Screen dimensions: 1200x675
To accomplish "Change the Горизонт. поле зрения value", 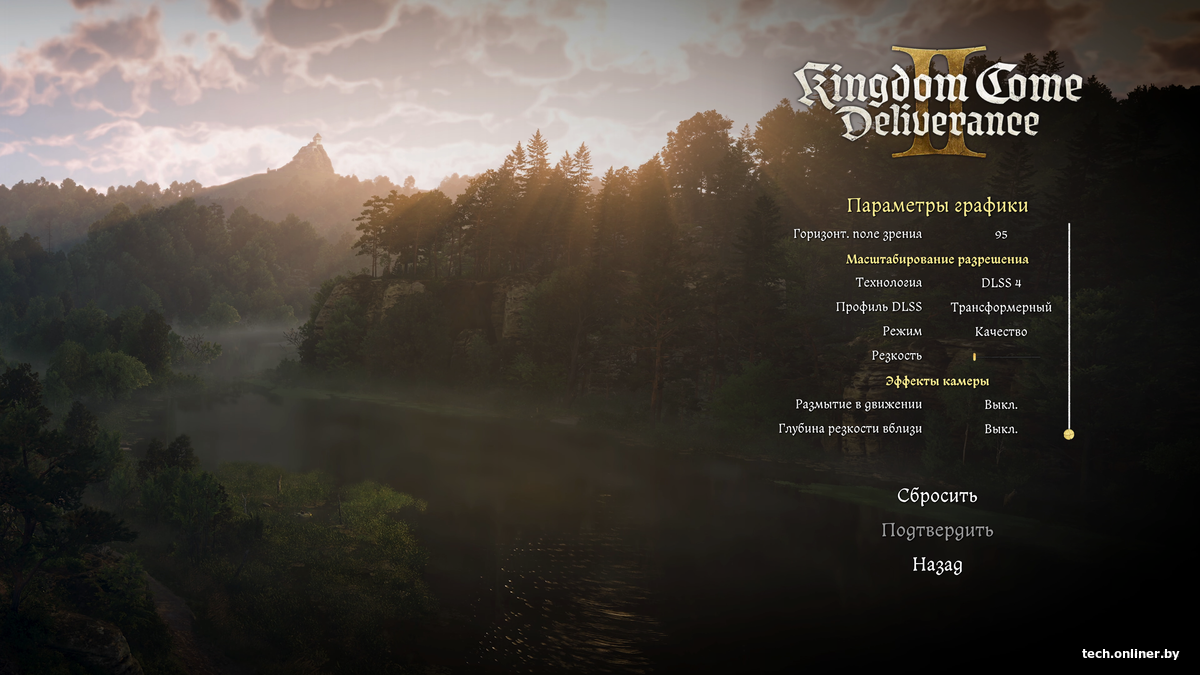I will click(1001, 234).
